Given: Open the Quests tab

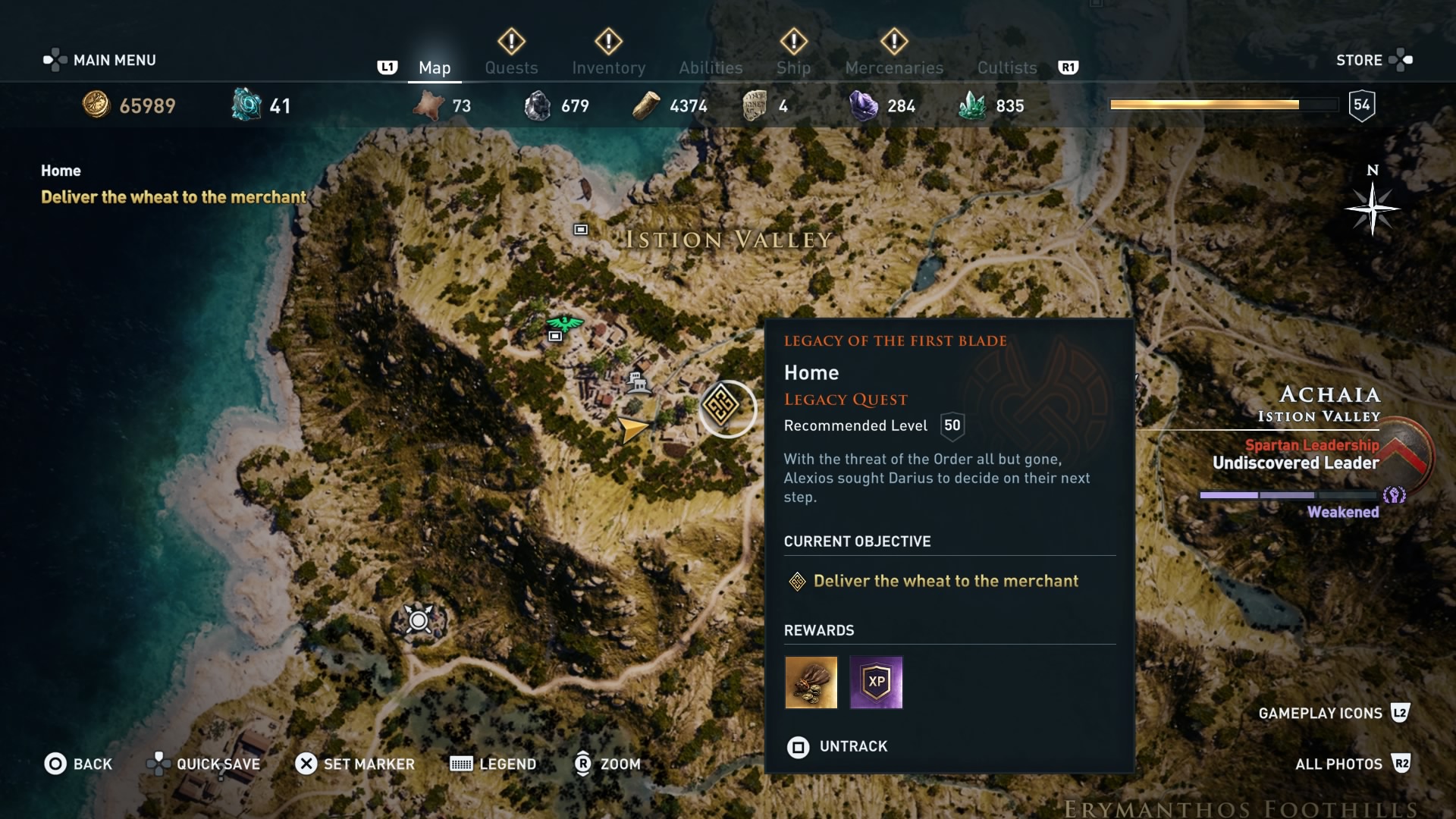Looking at the screenshot, I should click(511, 67).
